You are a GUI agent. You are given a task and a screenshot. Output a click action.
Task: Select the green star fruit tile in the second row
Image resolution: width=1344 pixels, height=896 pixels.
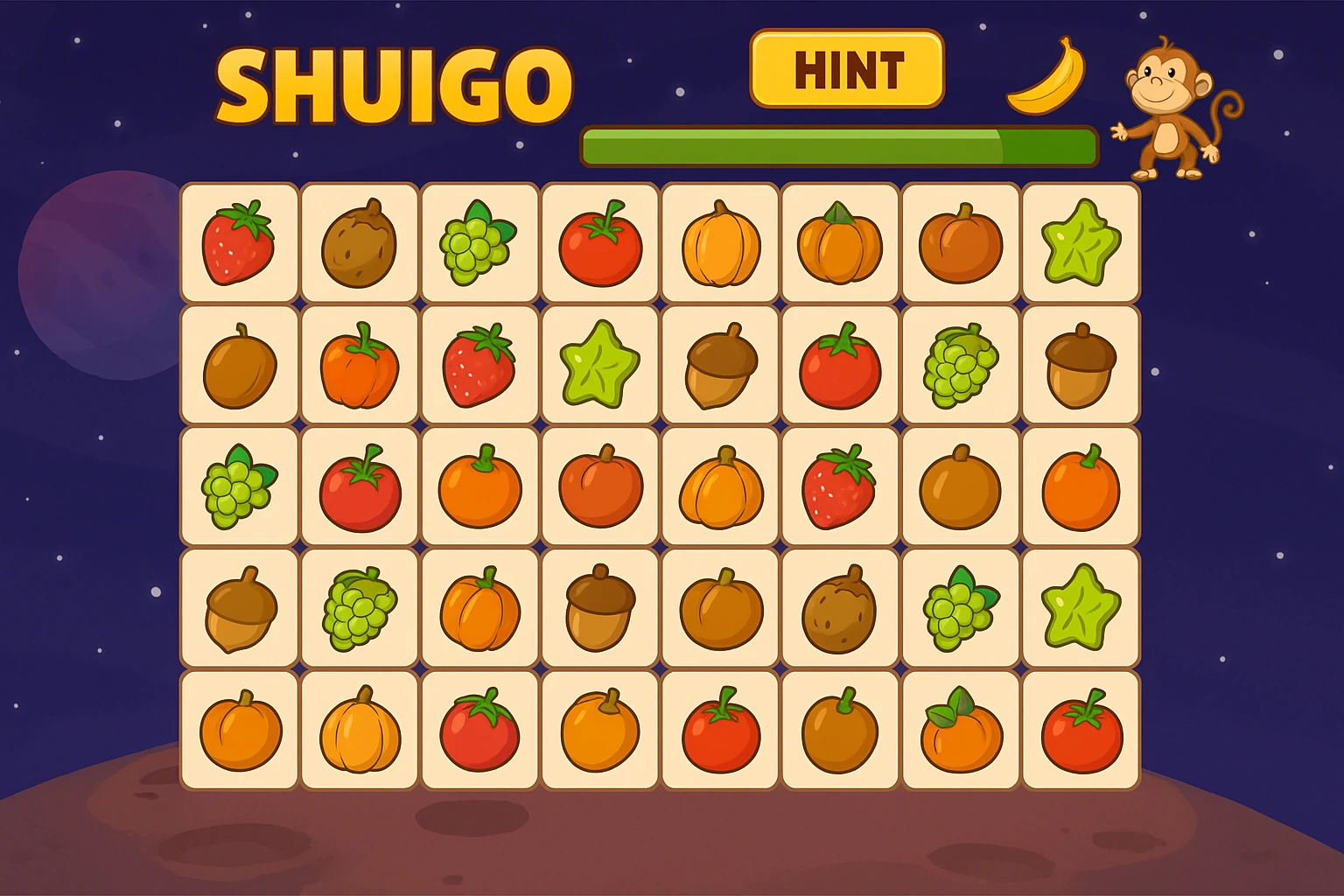[600, 364]
